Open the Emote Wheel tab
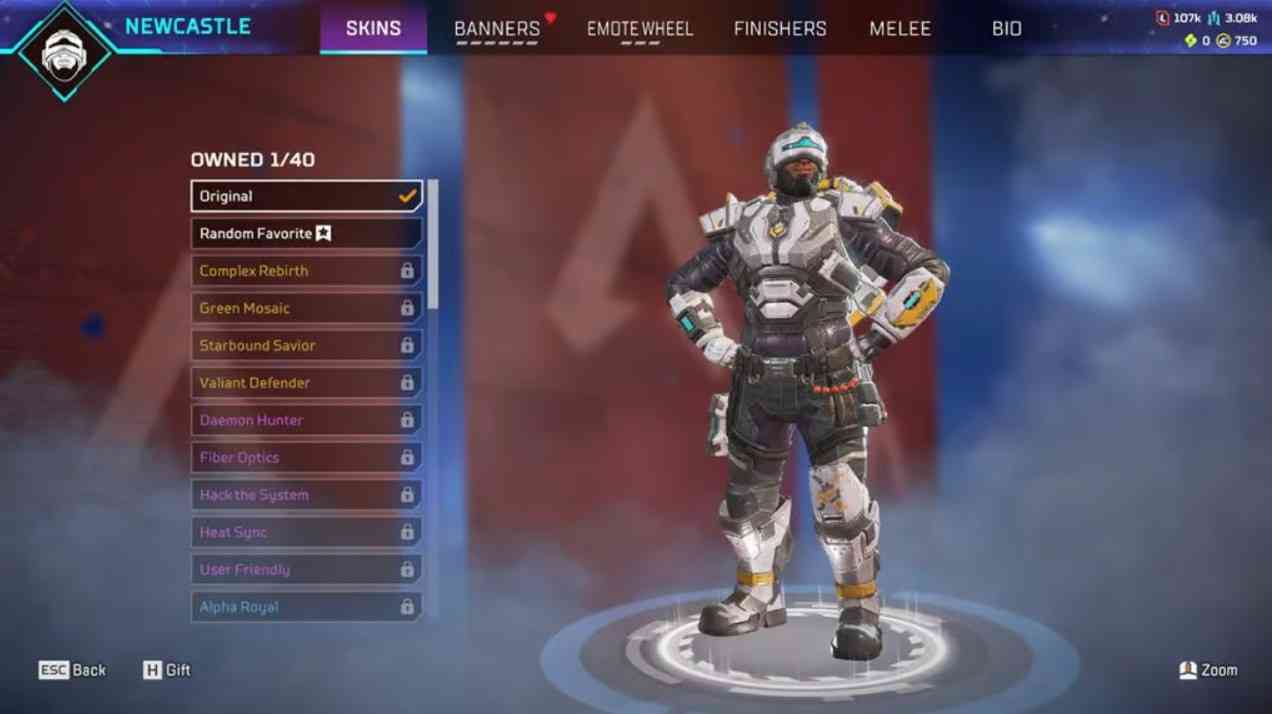The height and width of the screenshot is (714, 1272). tap(639, 29)
